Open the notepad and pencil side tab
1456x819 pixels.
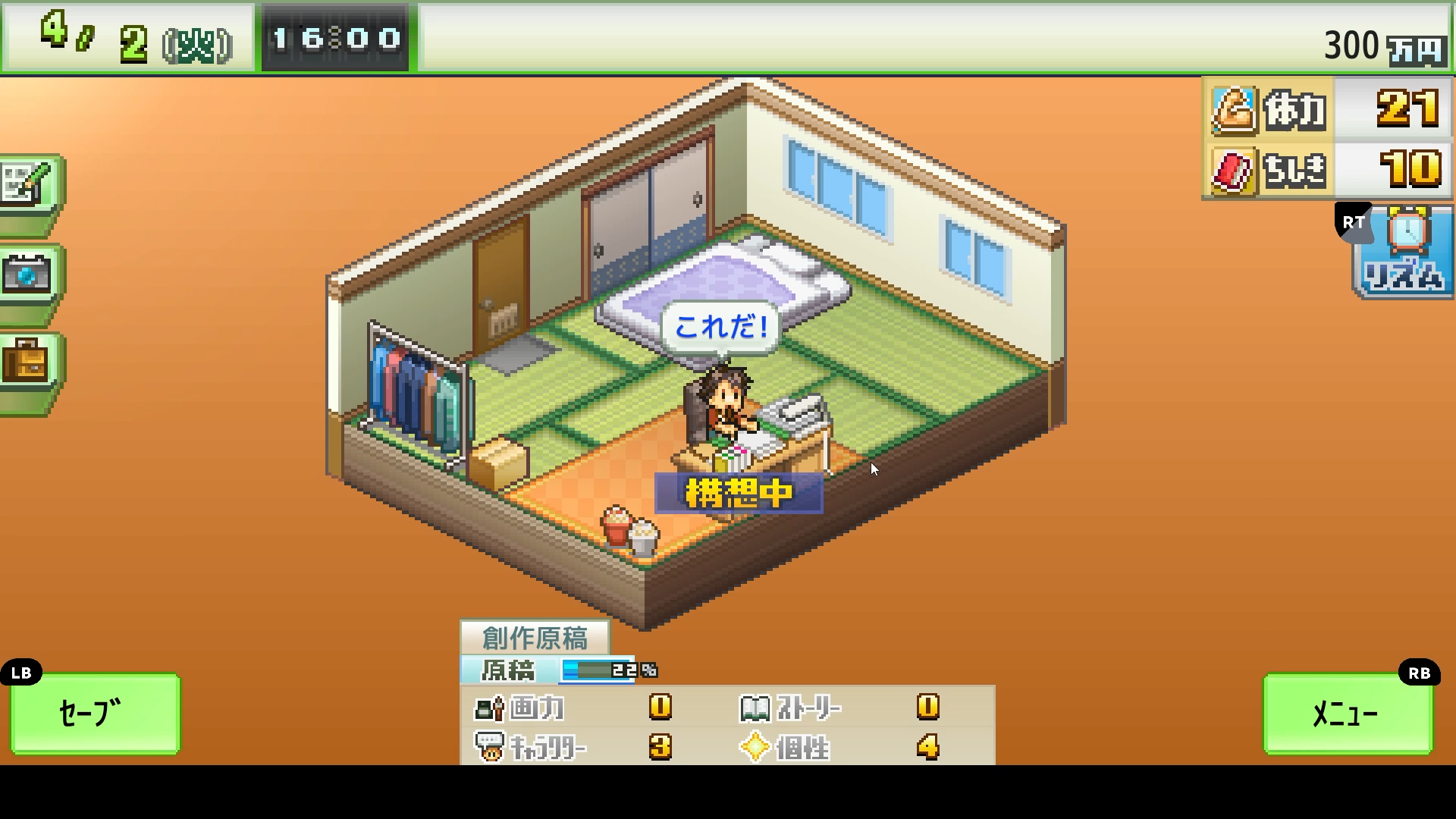click(x=29, y=184)
